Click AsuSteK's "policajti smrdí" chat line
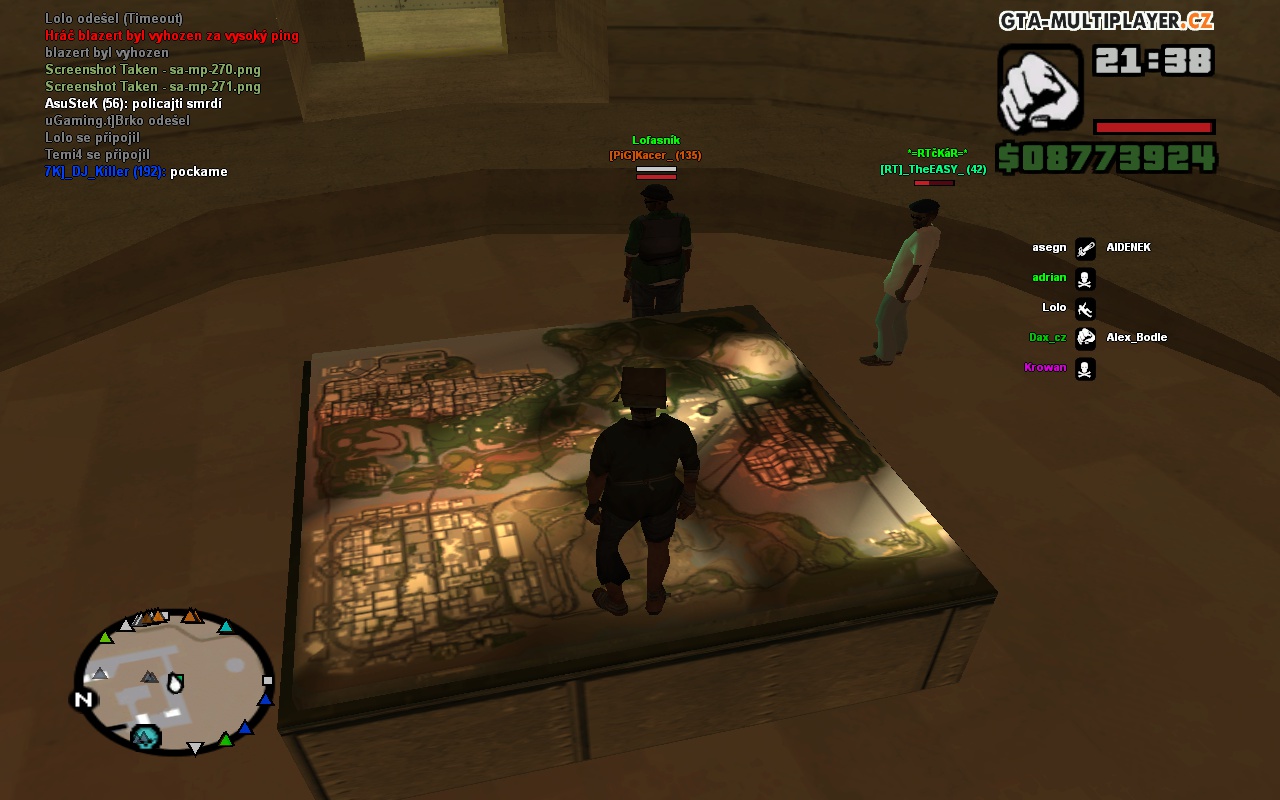 coord(133,104)
